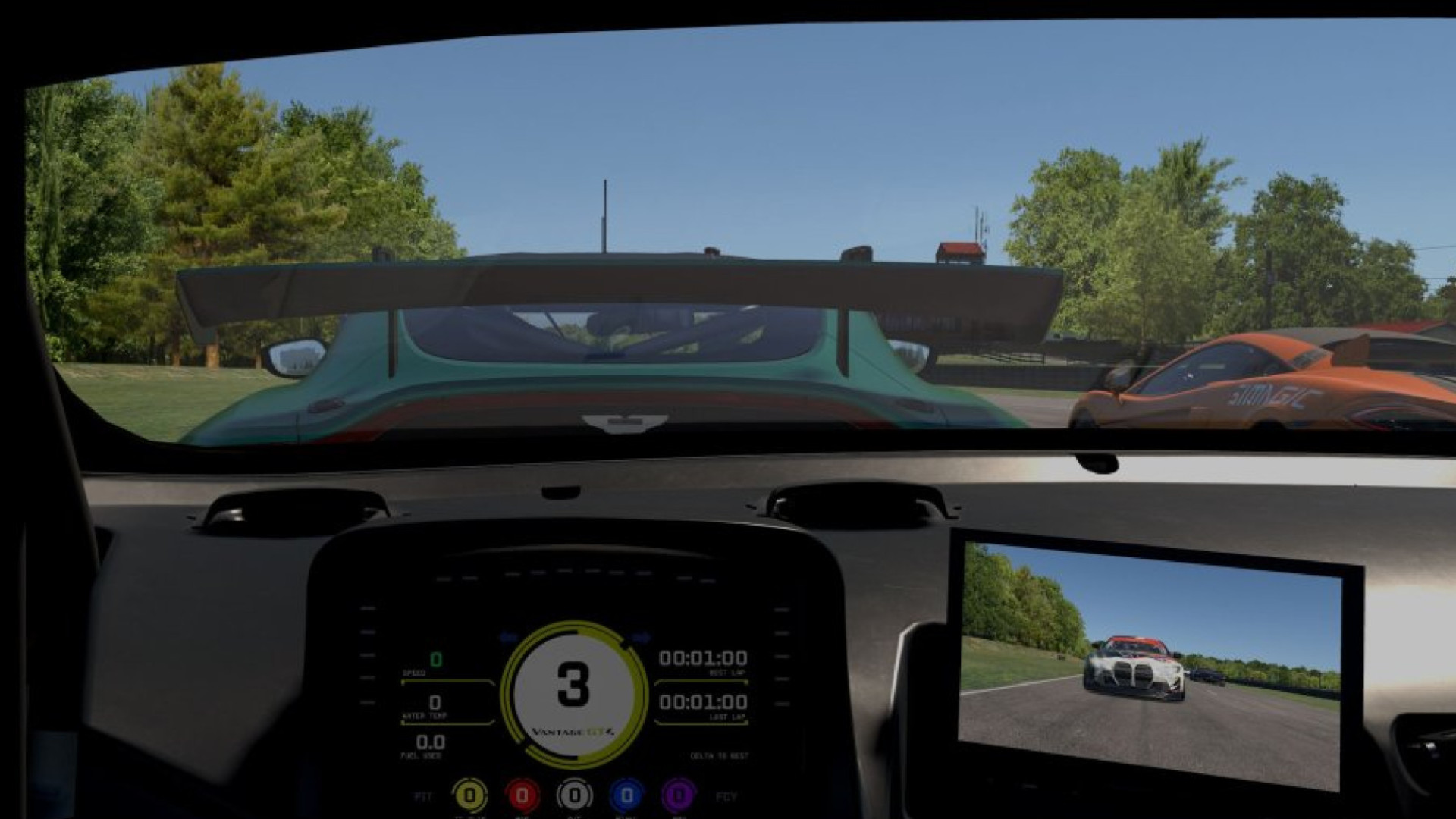Click the Vantage GT4 logo on the gear dial
This screenshot has height=819, width=1456.
pyautogui.click(x=573, y=732)
